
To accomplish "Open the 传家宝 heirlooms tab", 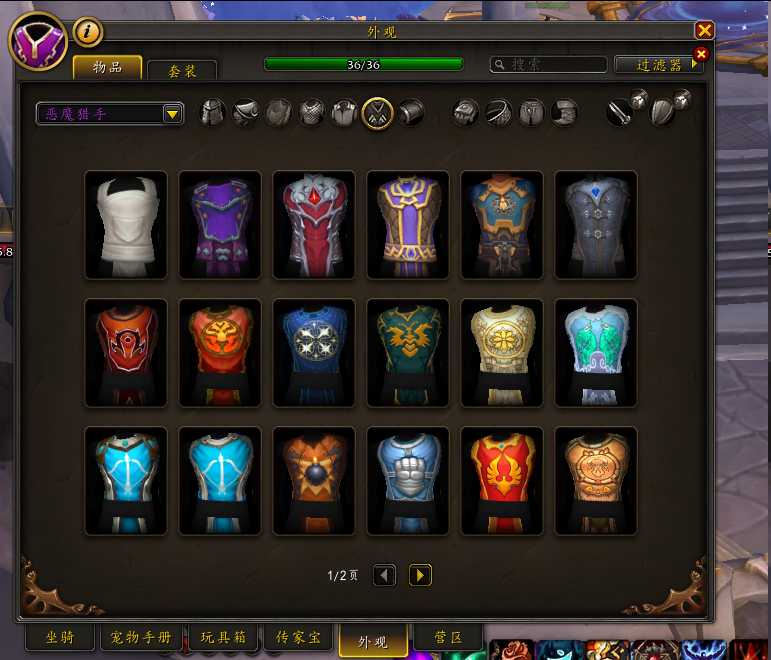I will point(298,637).
